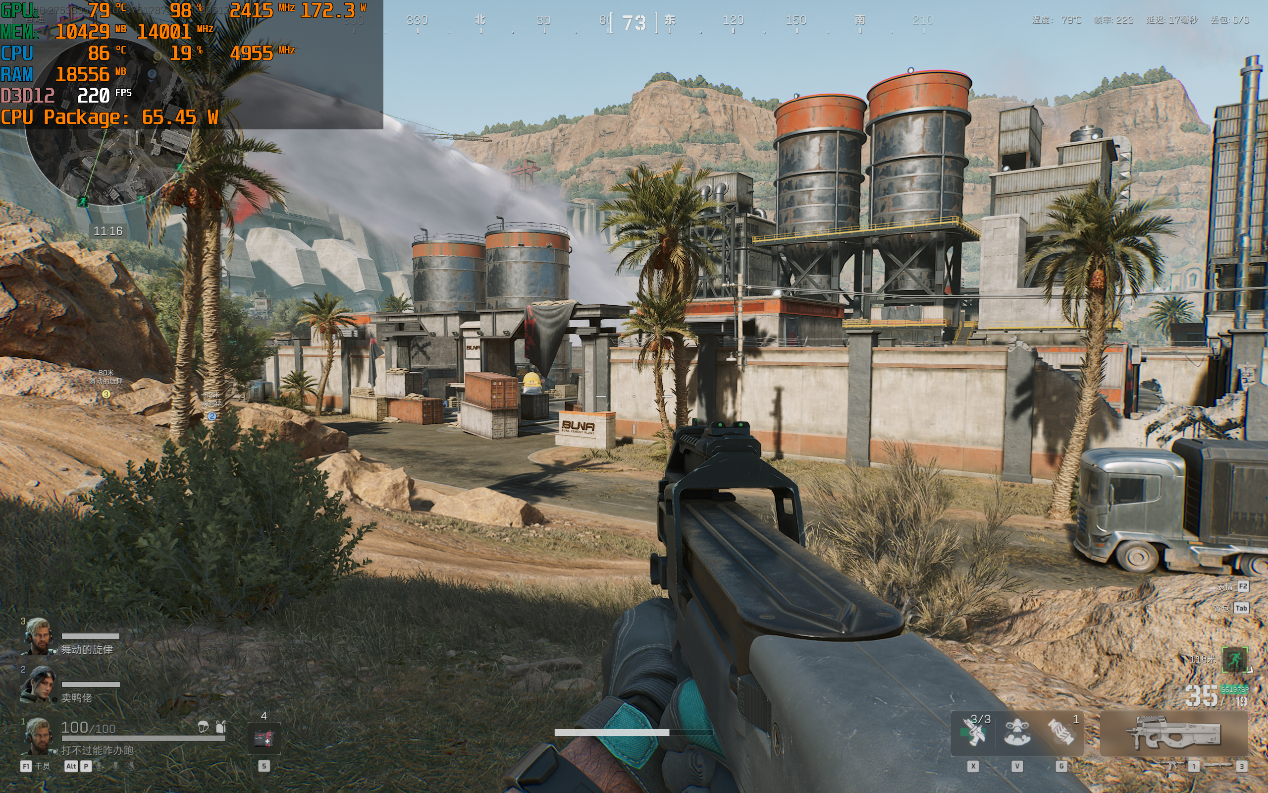
Task: Click the helmet armor status icon
Action: tap(203, 727)
